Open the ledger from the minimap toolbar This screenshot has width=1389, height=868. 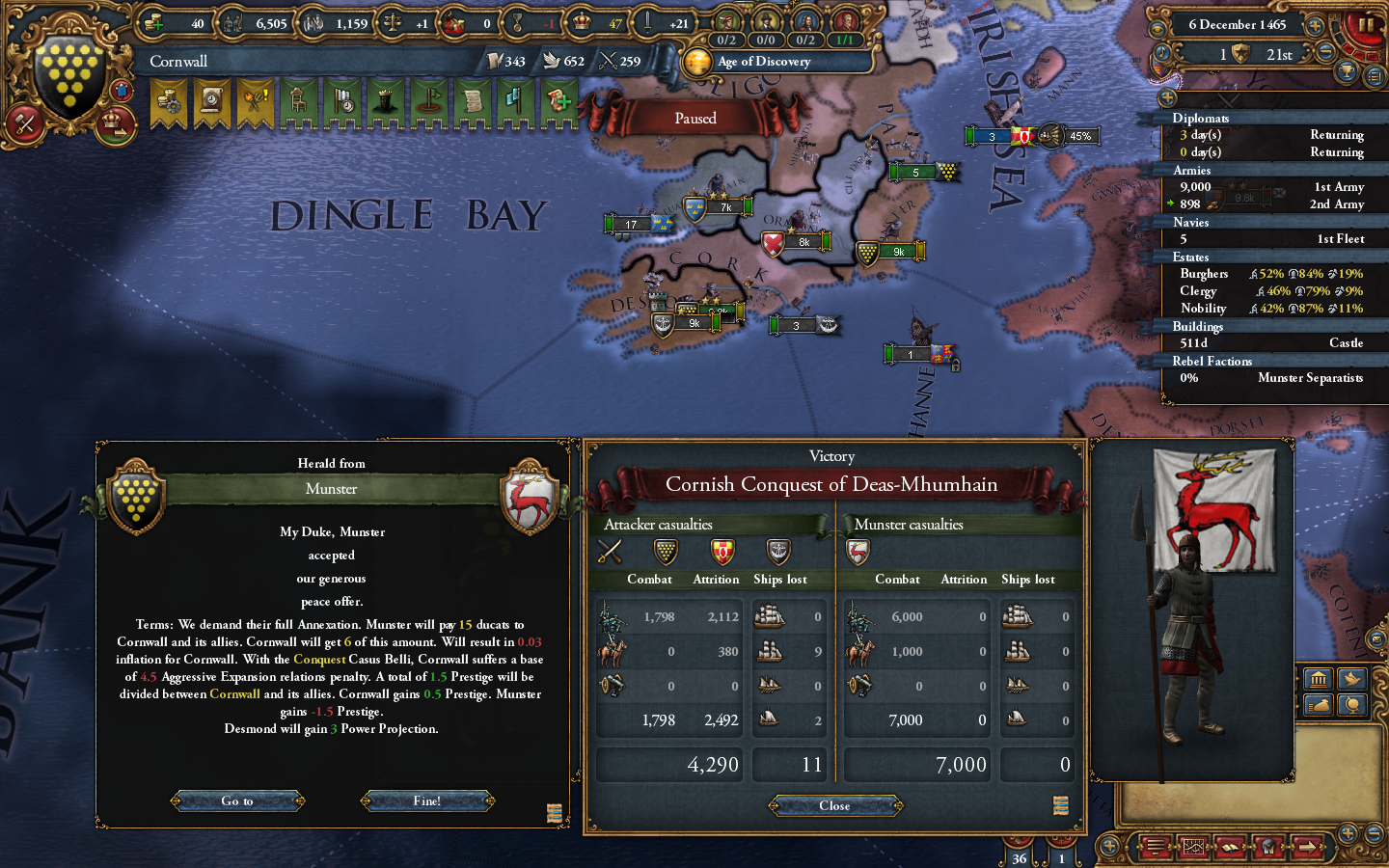(1230, 847)
